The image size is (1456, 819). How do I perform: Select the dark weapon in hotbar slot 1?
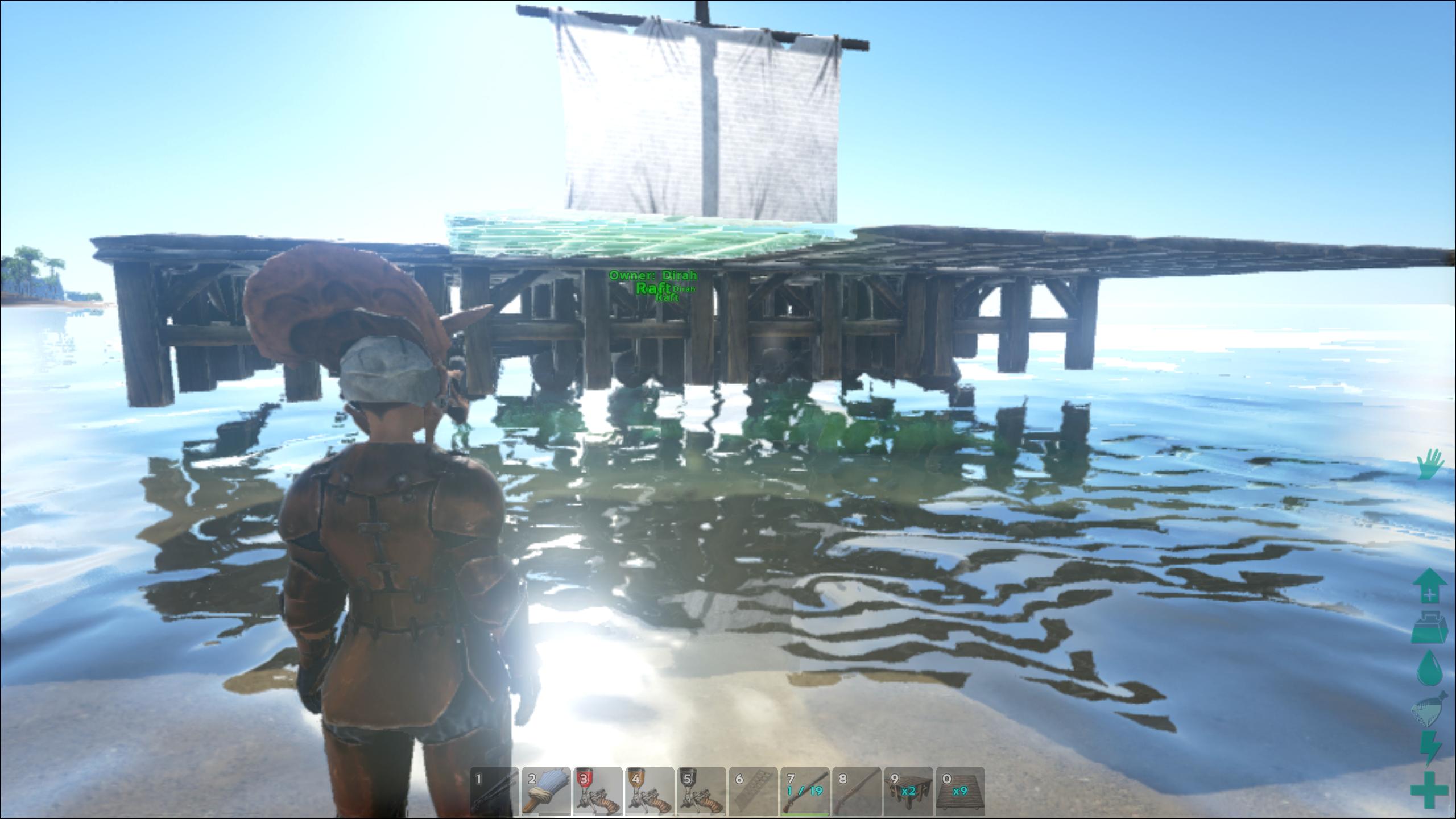pos(494,791)
